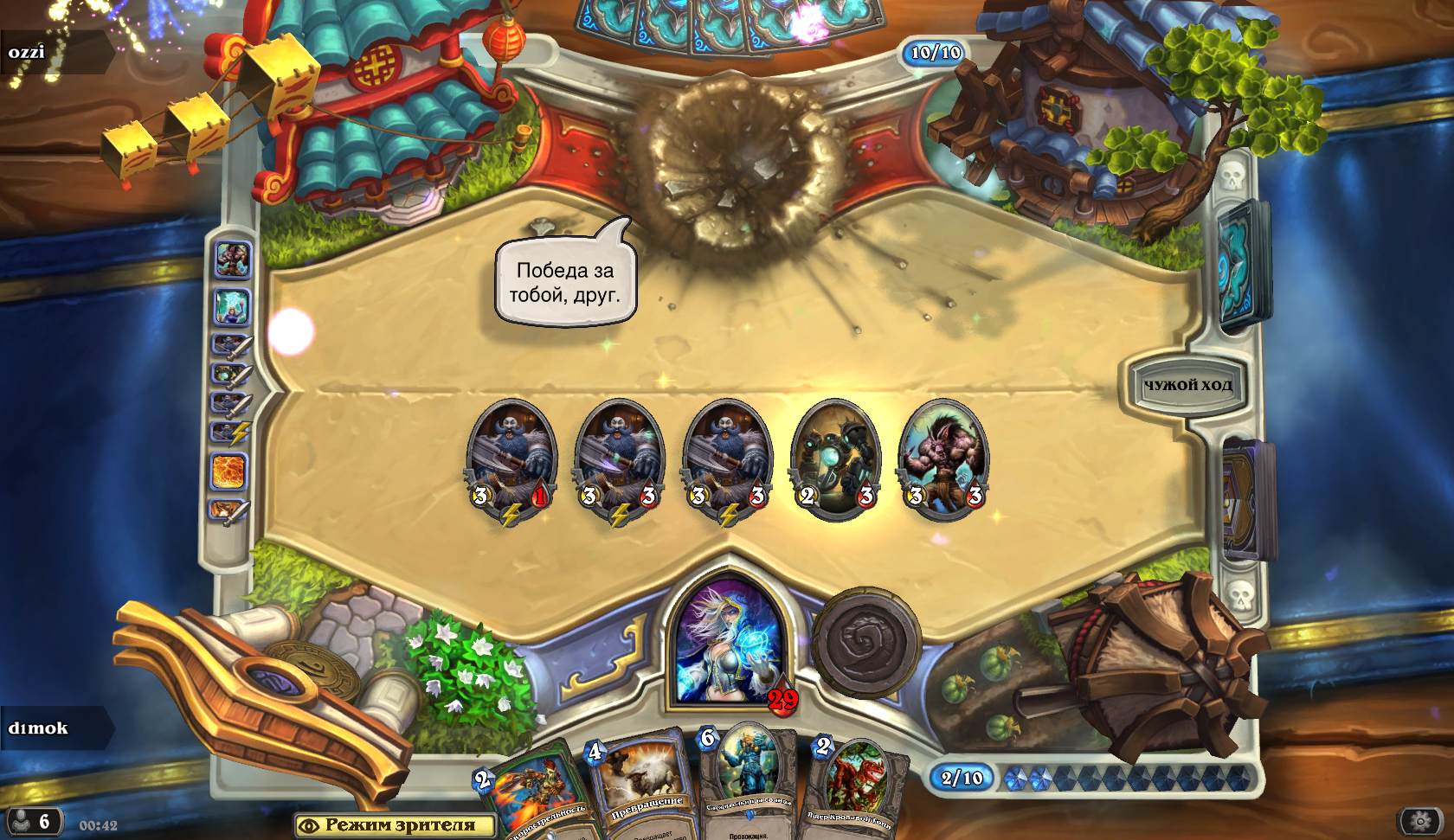1454x840 pixels.
Task: Select the damaged dwarf minion with 1 health
Action: 511,458
